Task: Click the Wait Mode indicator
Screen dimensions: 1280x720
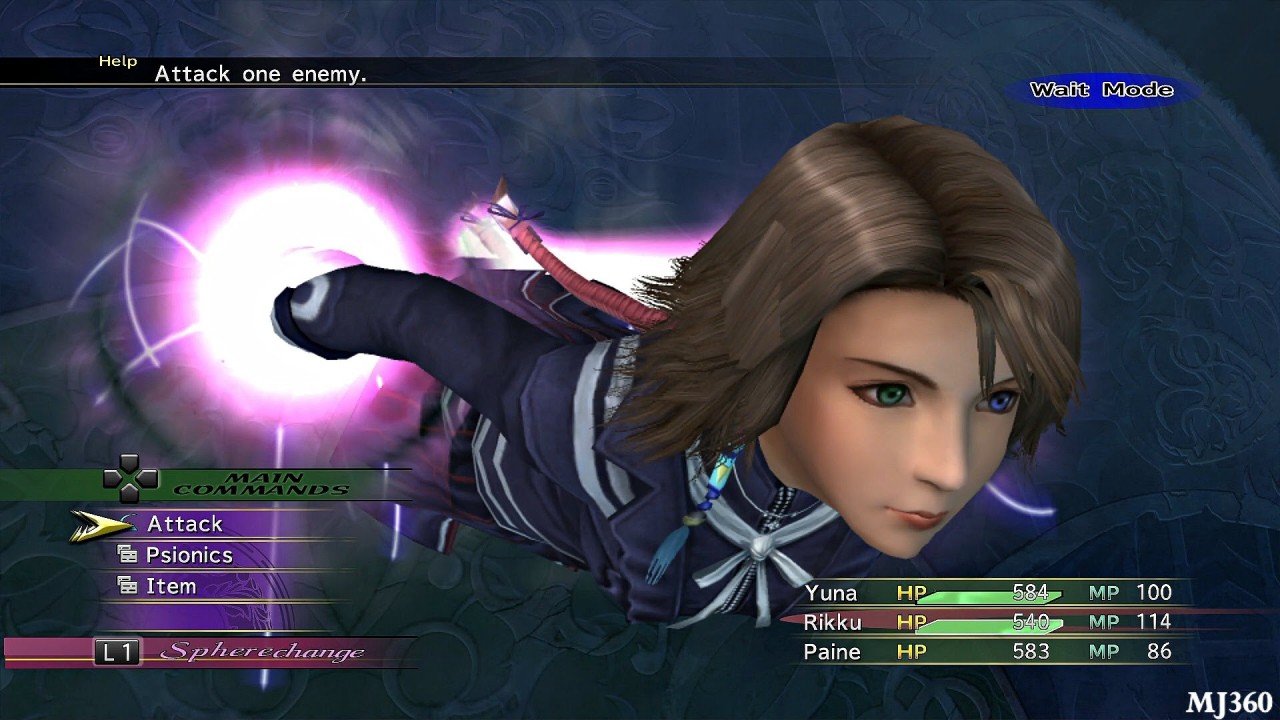Action: [x=1101, y=90]
